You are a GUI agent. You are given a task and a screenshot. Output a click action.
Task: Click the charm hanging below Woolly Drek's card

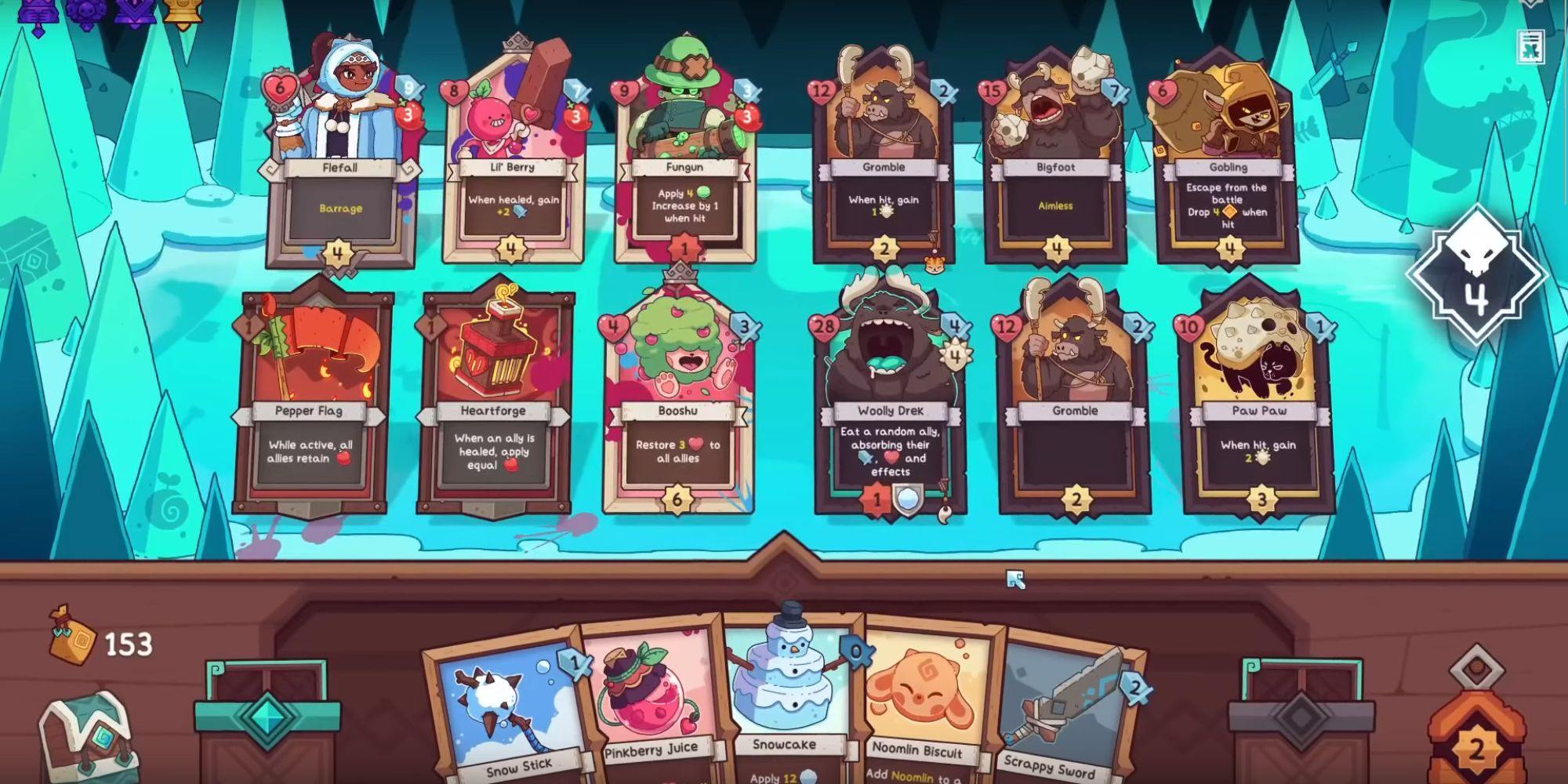(943, 514)
